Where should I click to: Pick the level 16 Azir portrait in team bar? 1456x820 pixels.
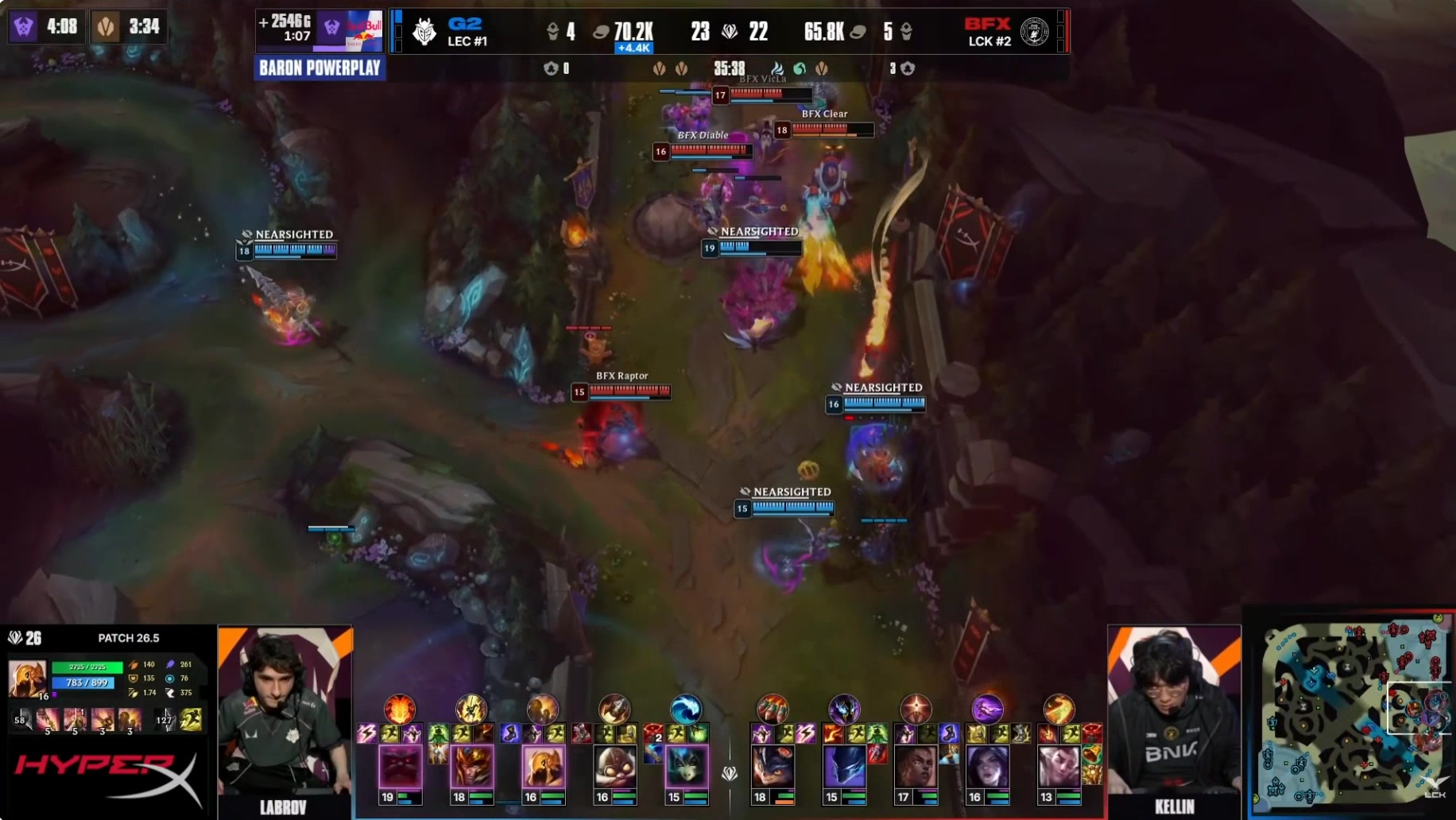point(543,768)
